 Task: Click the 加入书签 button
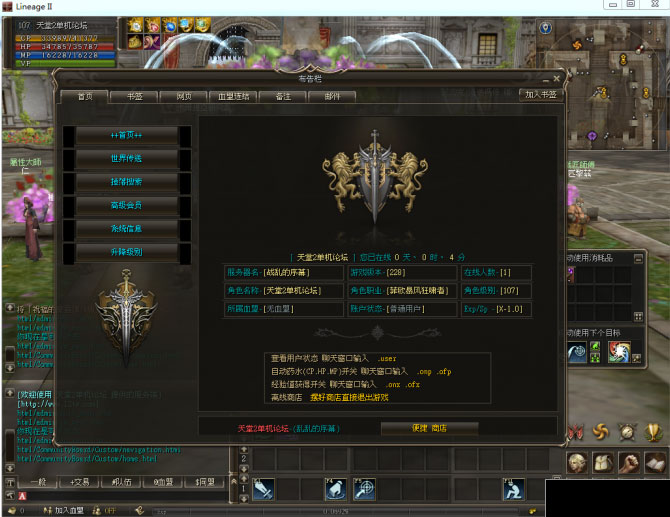coord(540,94)
